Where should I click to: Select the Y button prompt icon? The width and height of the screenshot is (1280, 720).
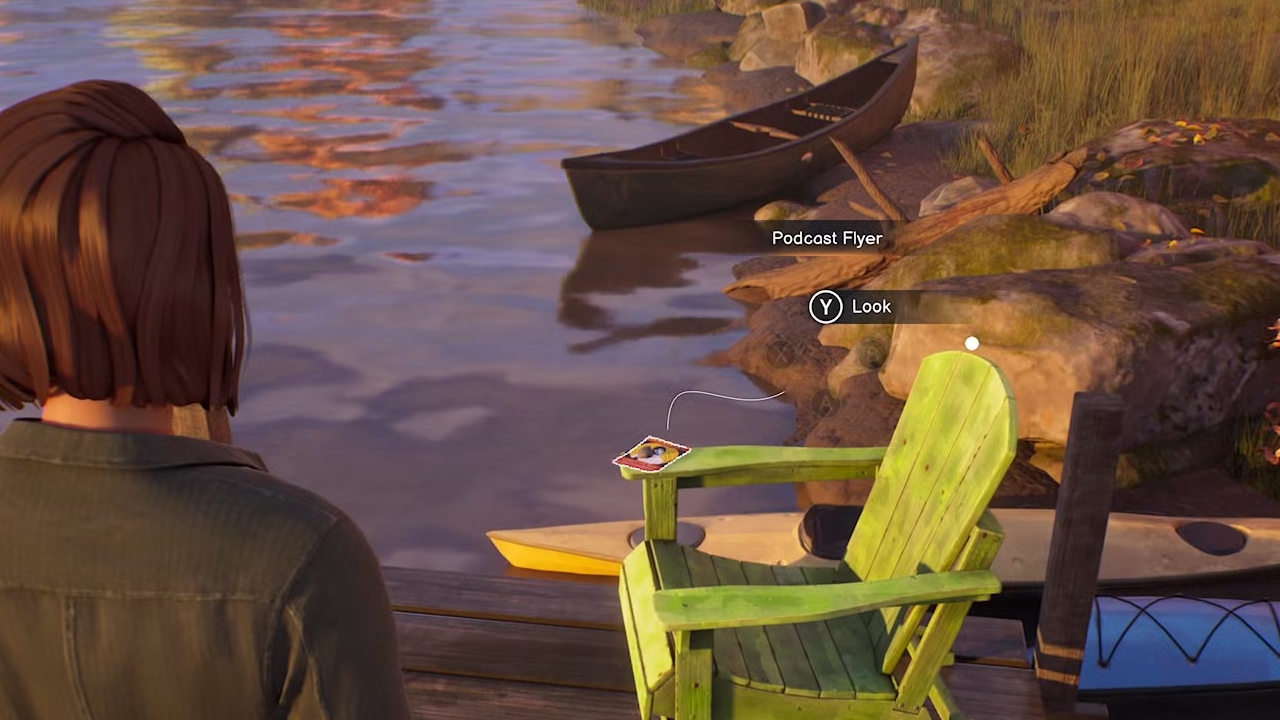825,307
